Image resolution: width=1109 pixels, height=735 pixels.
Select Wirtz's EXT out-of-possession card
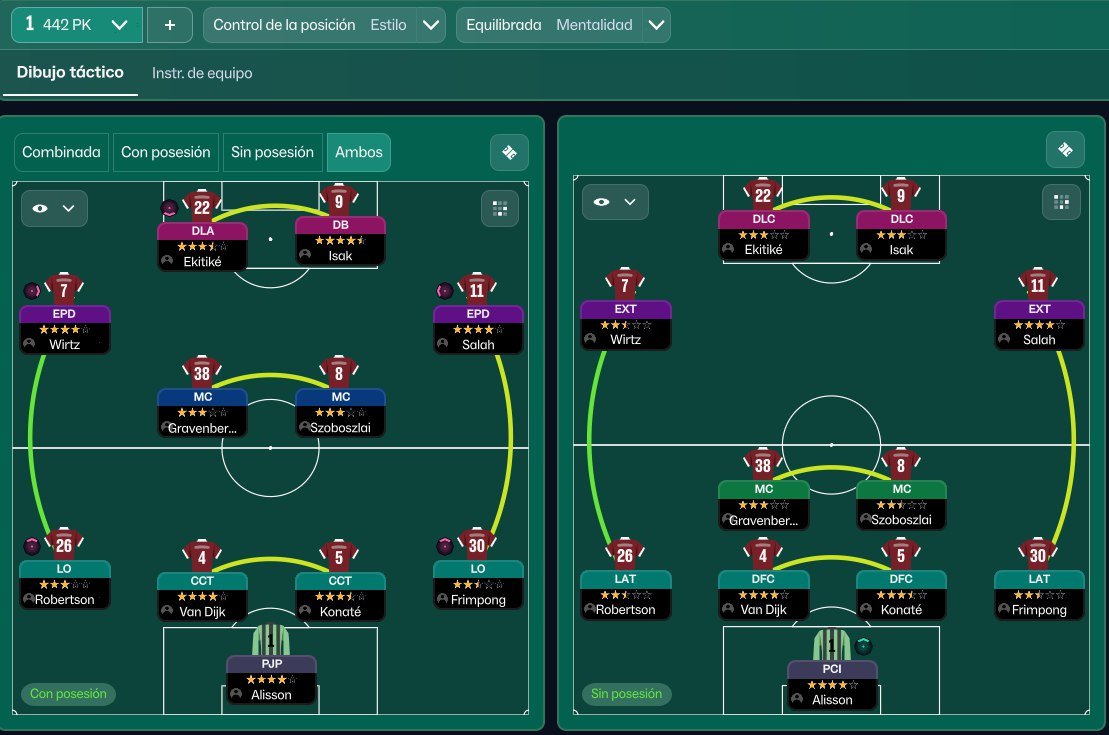tap(625, 324)
